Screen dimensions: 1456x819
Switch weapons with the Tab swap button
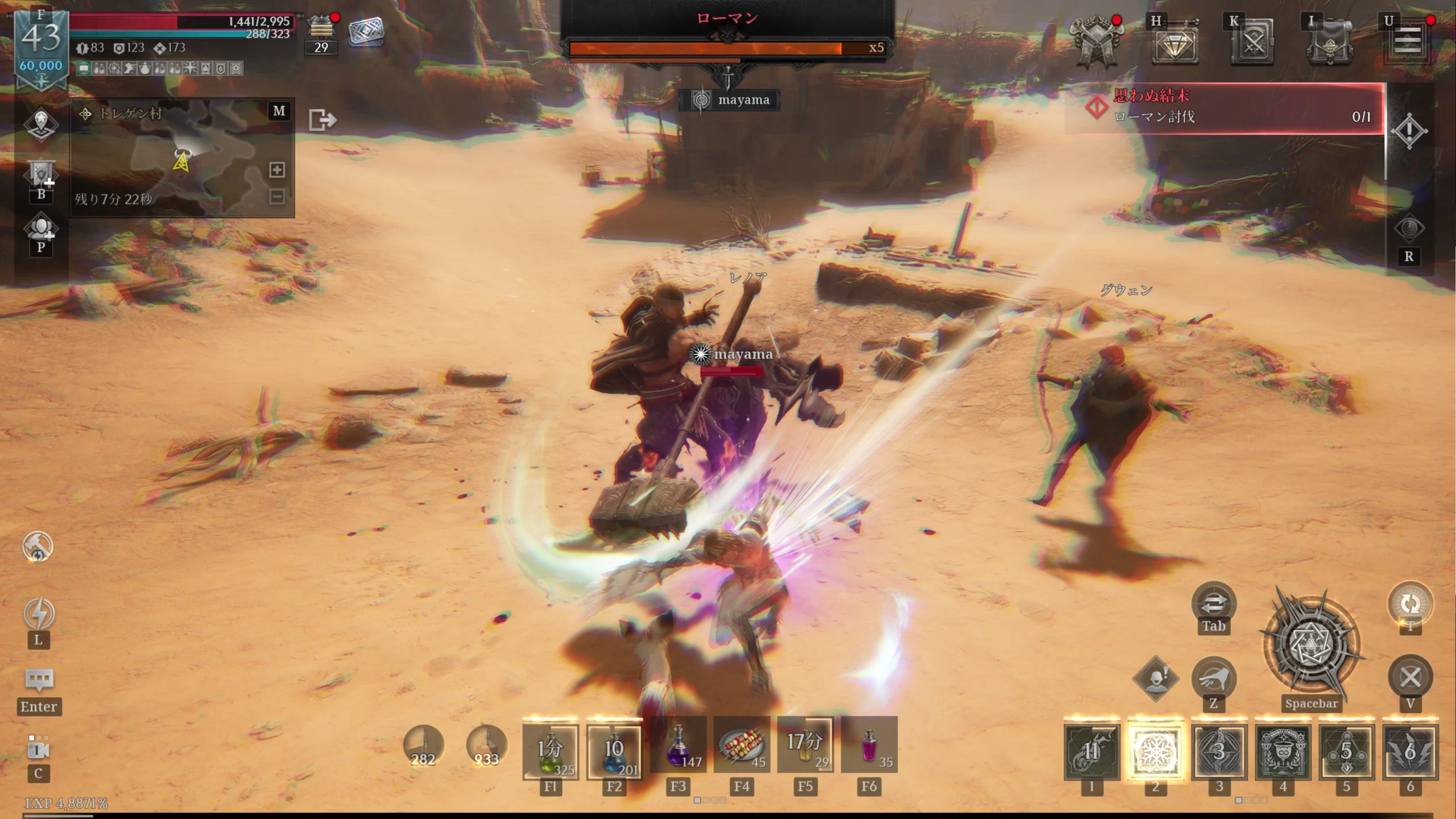(1213, 603)
